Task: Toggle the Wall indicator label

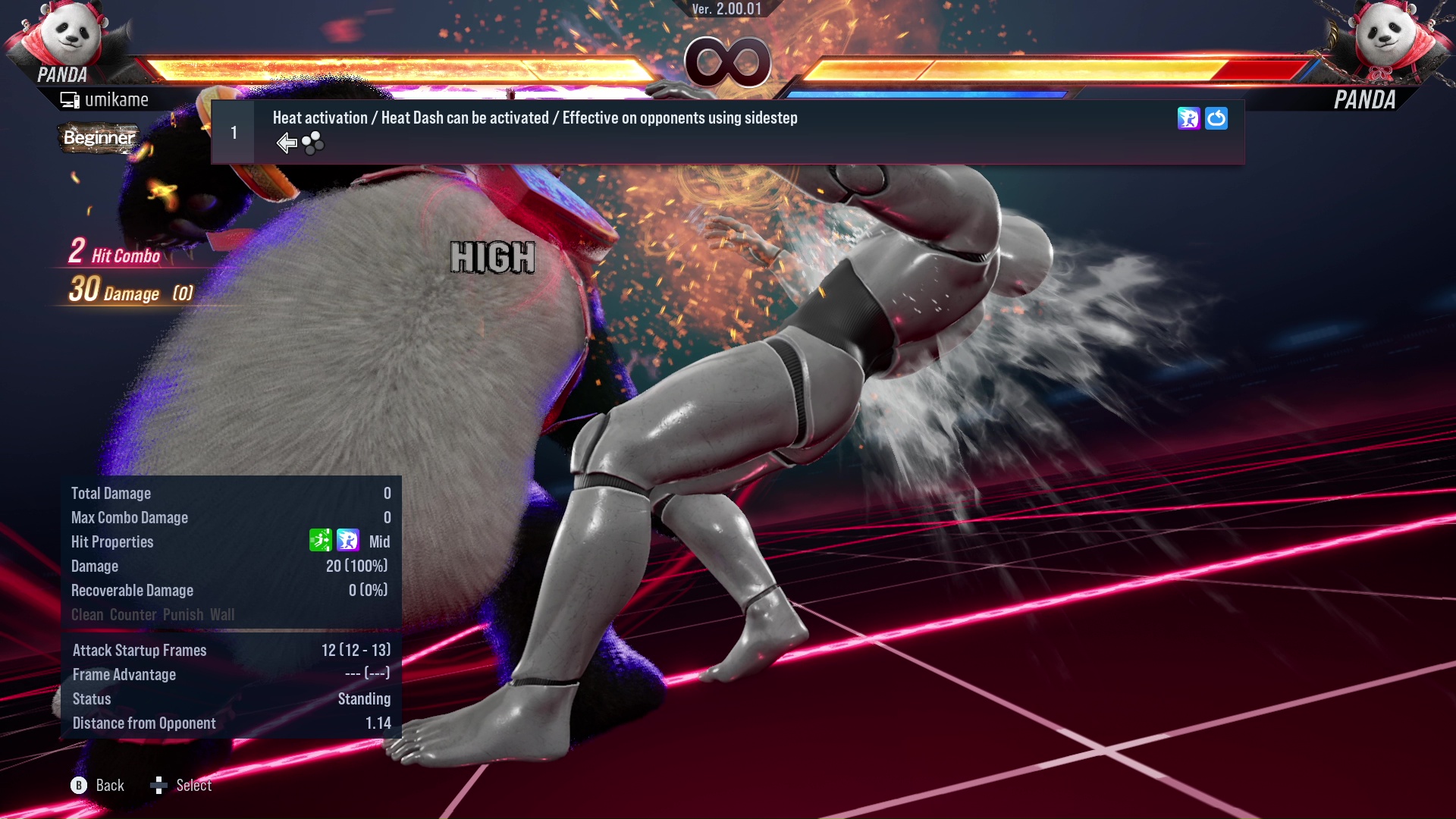Action: click(x=224, y=614)
